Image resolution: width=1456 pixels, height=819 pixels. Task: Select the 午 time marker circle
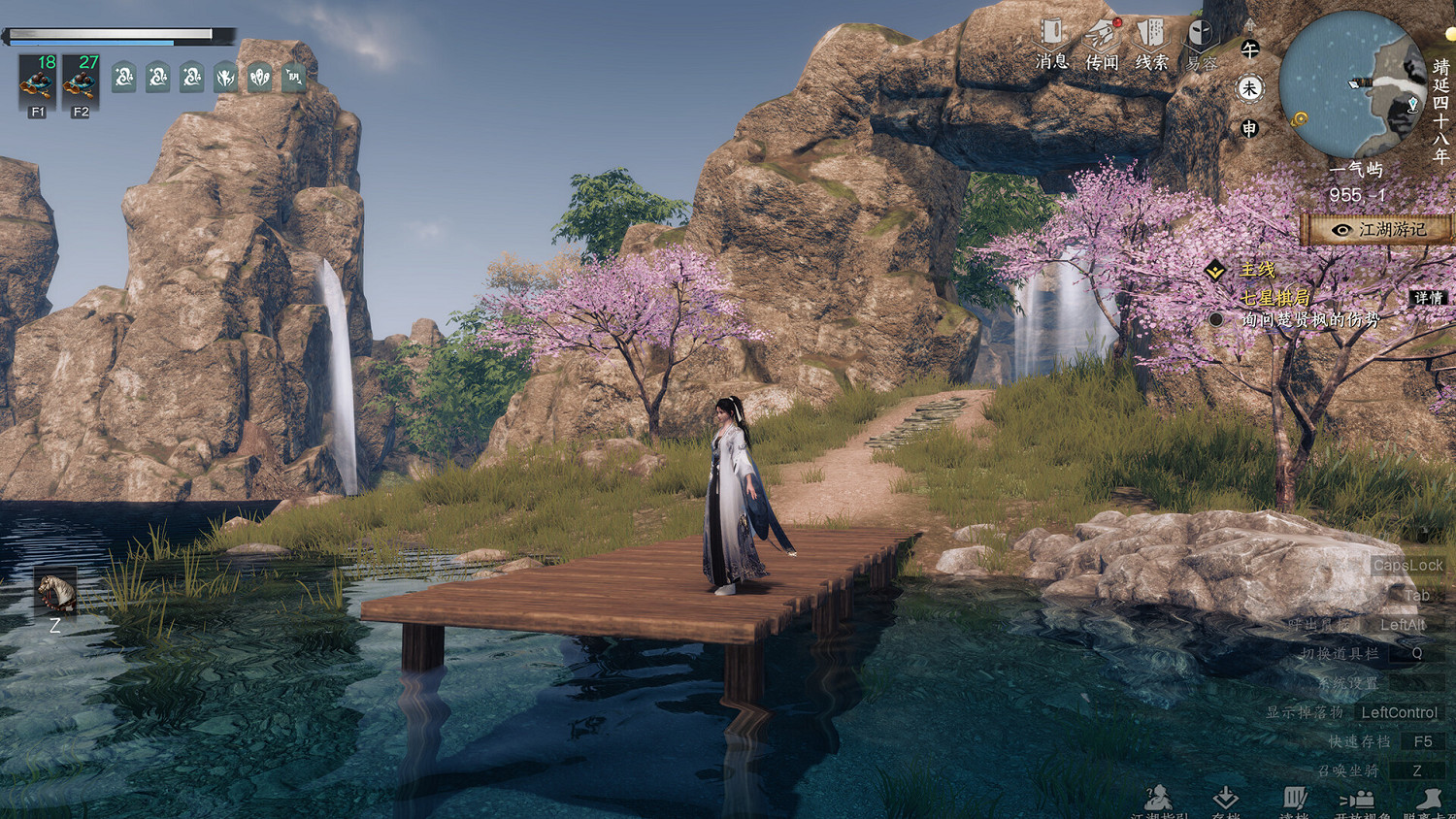pyautogui.click(x=1250, y=48)
